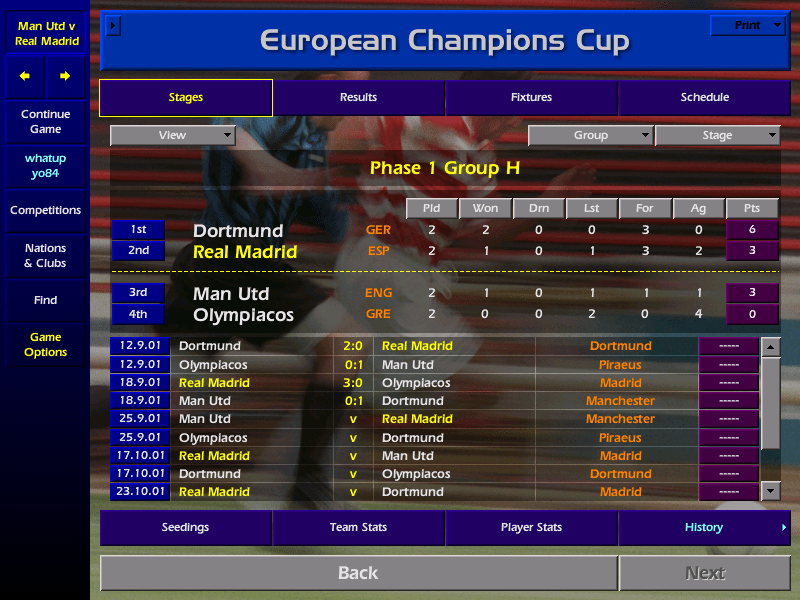Show Team Stats

[x=358, y=527]
